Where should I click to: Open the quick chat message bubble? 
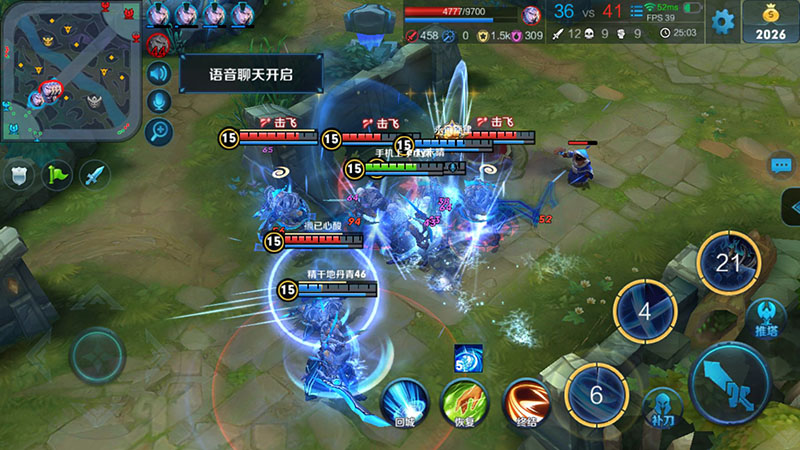[782, 165]
